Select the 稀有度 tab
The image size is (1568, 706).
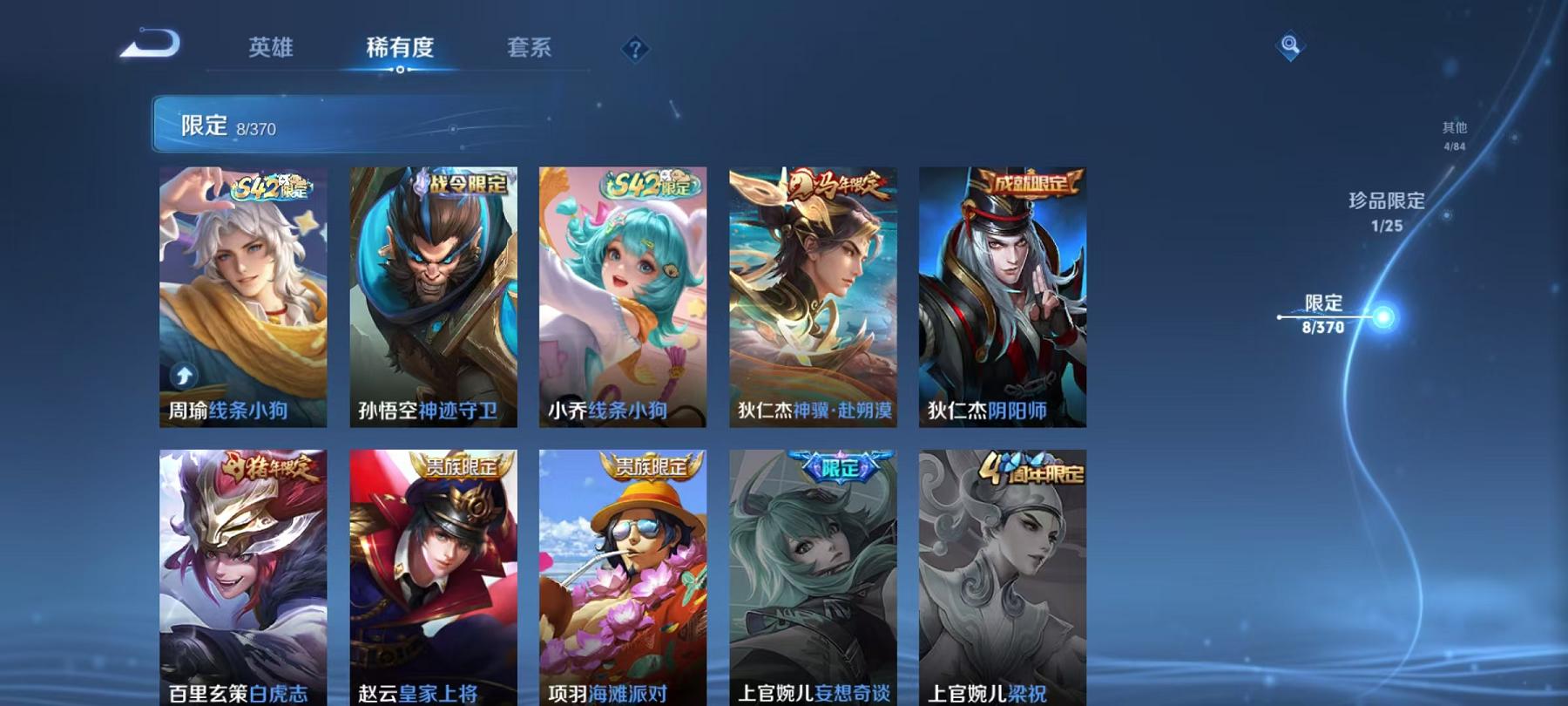click(x=402, y=50)
